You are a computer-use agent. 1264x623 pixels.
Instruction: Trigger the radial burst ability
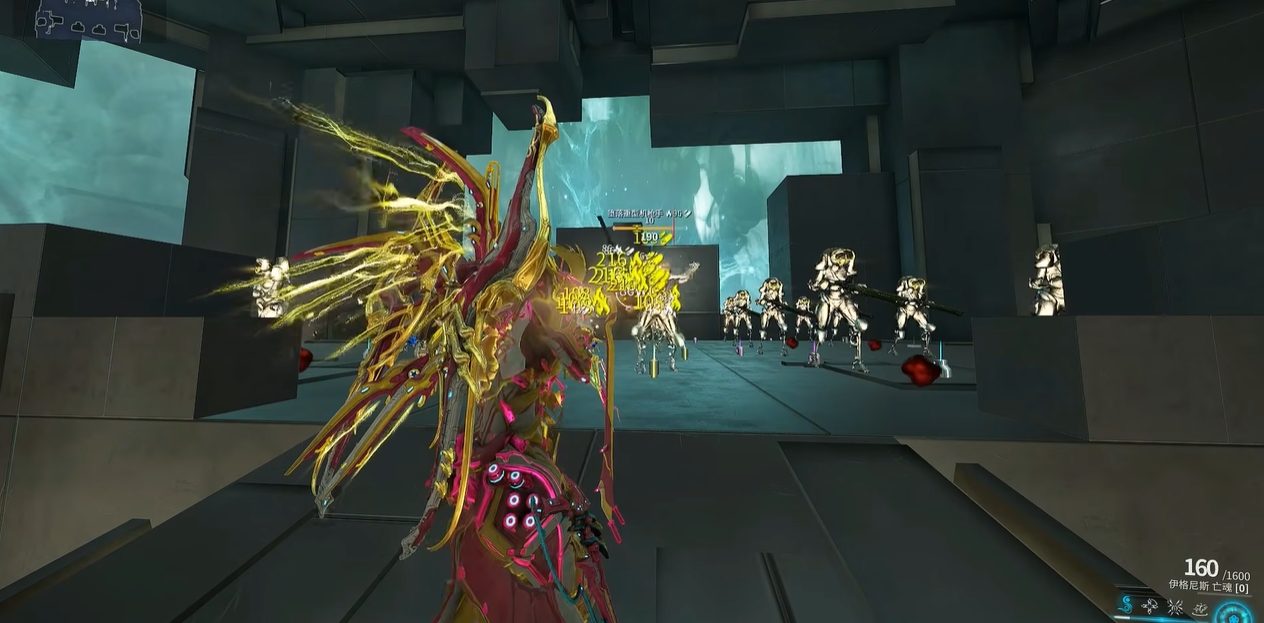click(1175, 606)
